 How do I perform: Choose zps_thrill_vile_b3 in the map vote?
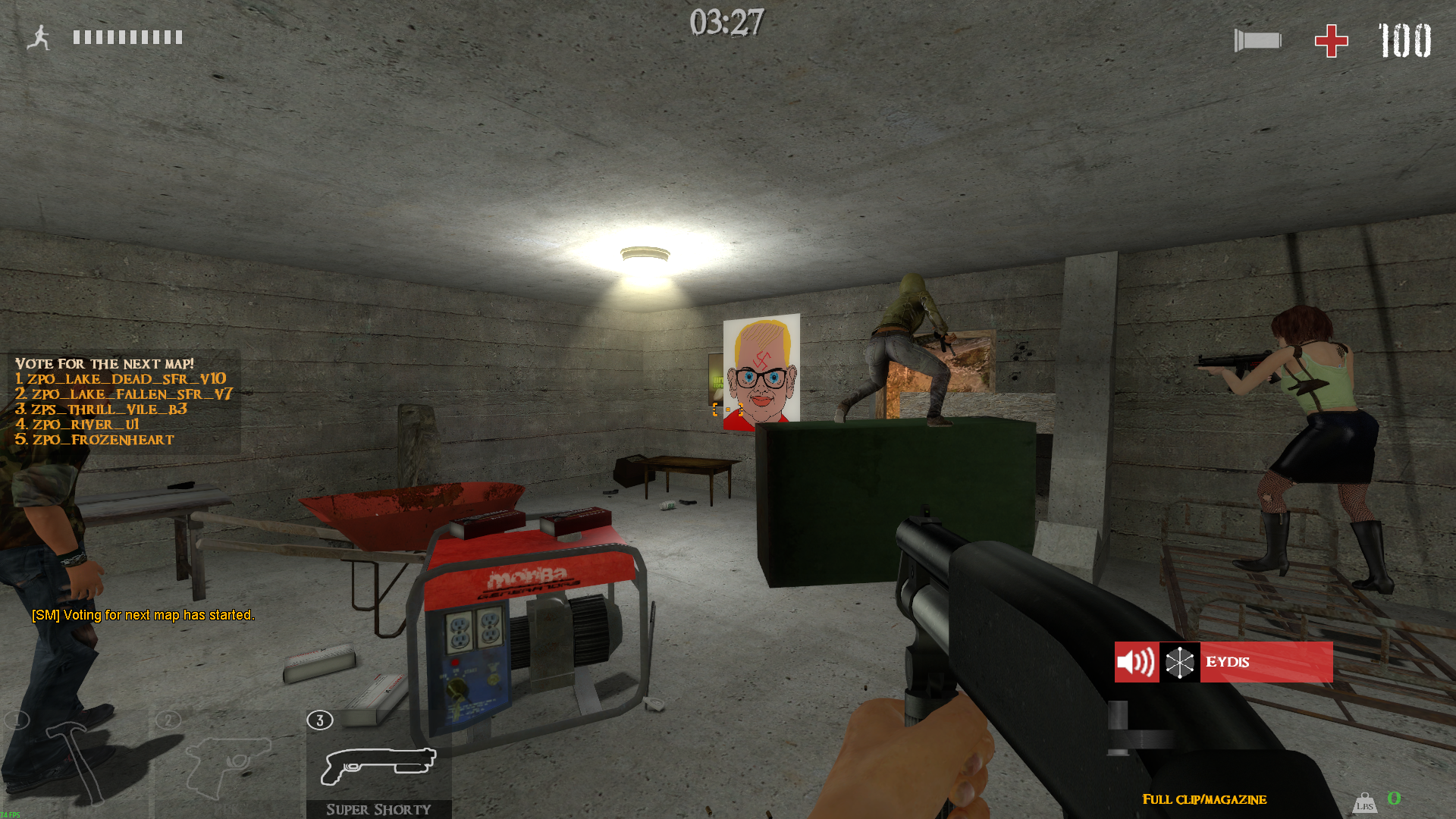102,409
